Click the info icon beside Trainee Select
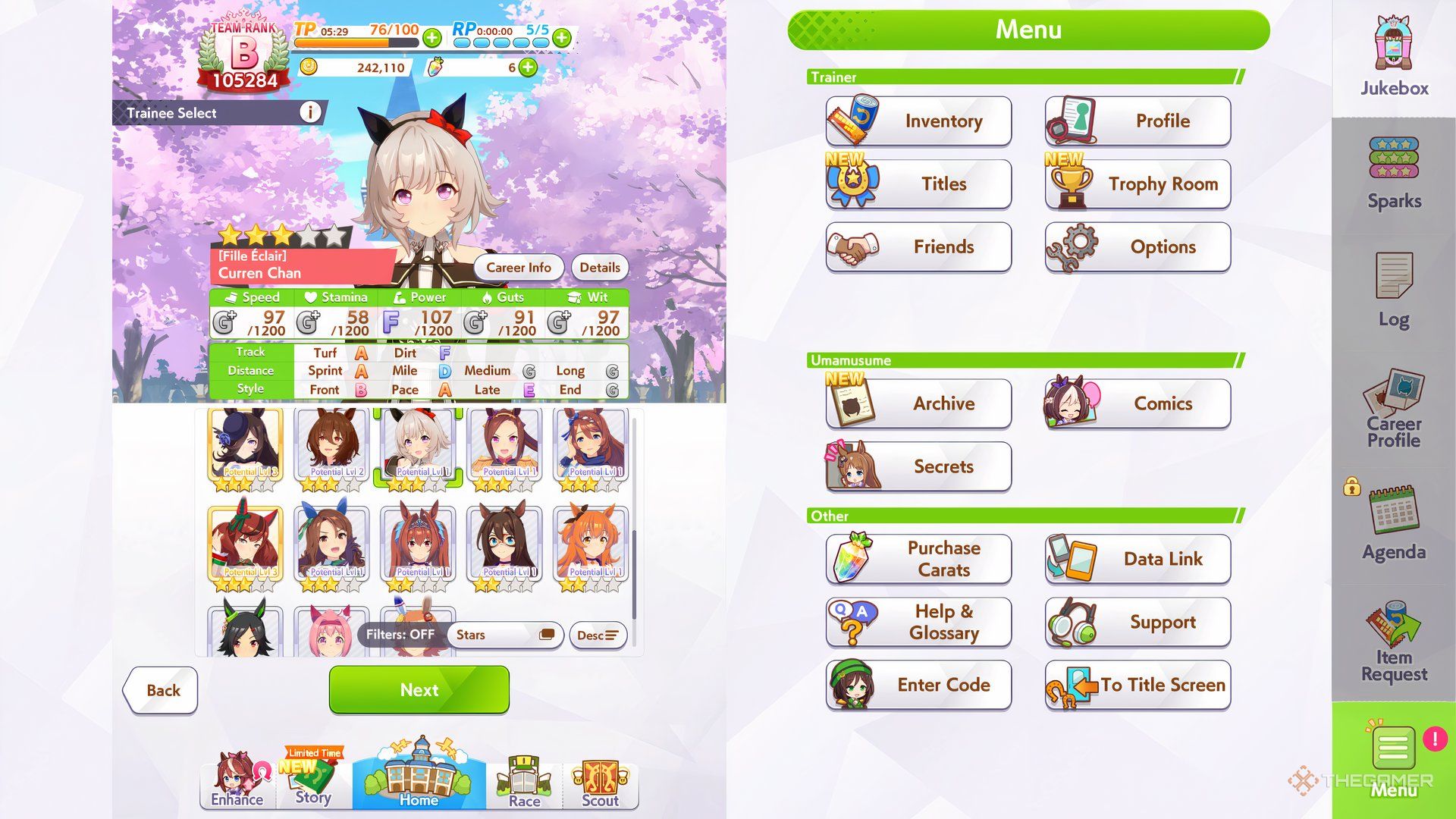Viewport: 1456px width, 819px height. 309,112
